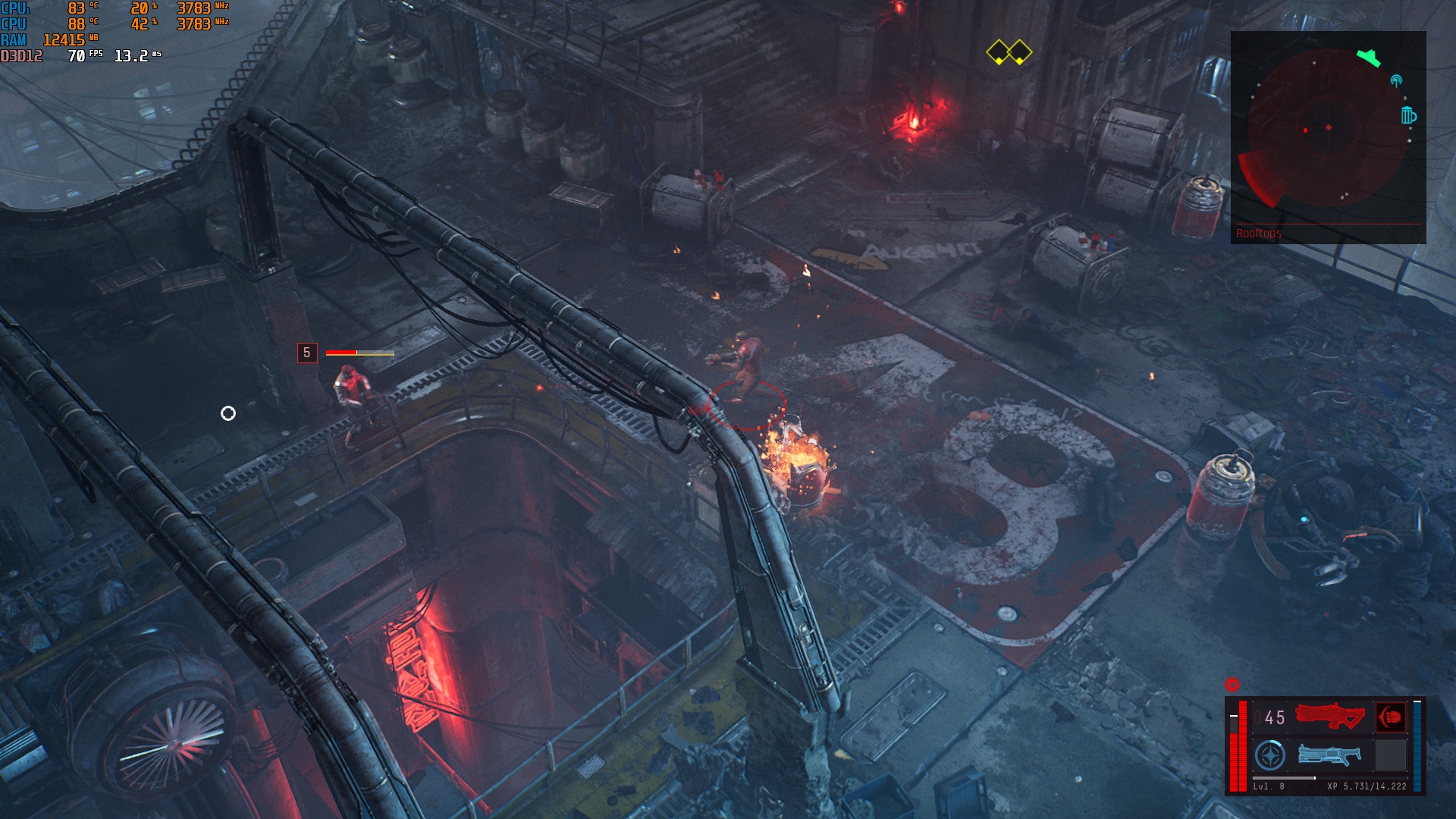
Task: Click the yellow diamond objective indicator
Action: click(1009, 52)
